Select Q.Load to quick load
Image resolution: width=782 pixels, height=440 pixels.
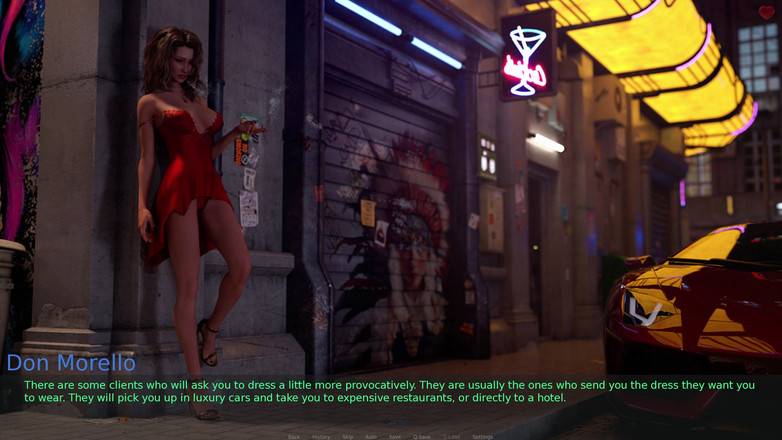pyautogui.click(x=452, y=437)
